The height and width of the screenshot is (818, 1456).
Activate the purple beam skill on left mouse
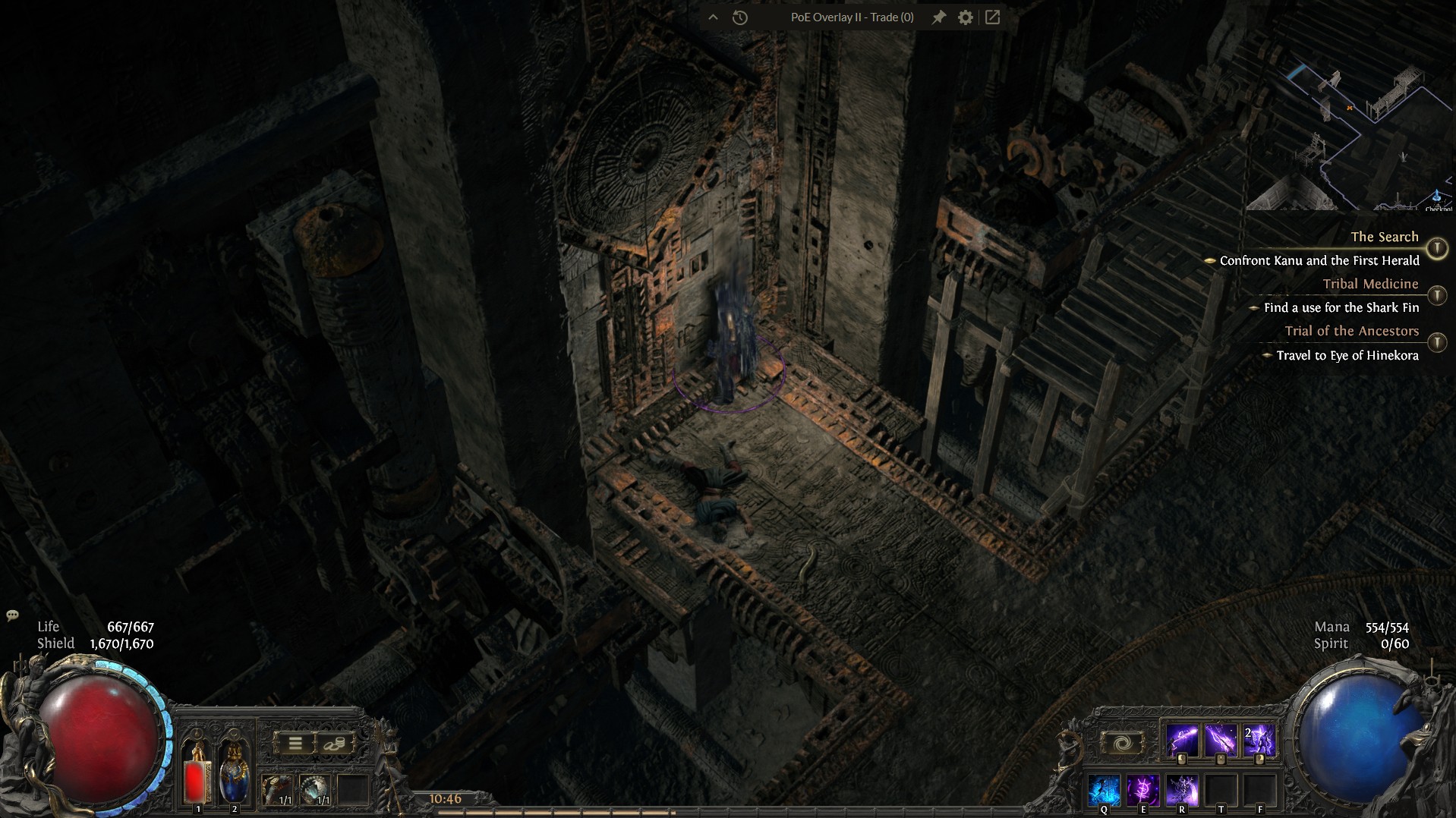[1182, 740]
